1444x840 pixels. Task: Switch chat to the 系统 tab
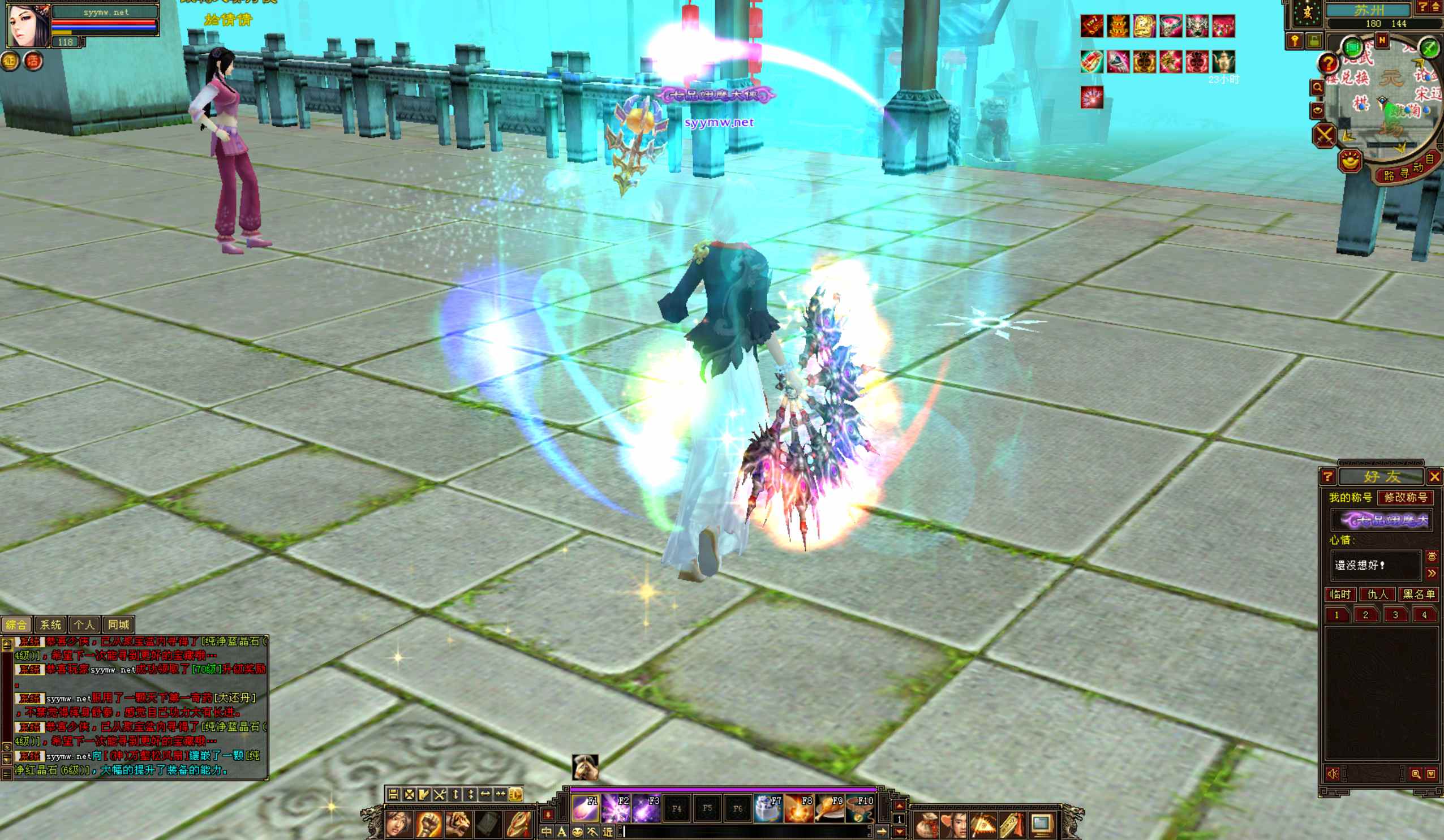point(50,624)
